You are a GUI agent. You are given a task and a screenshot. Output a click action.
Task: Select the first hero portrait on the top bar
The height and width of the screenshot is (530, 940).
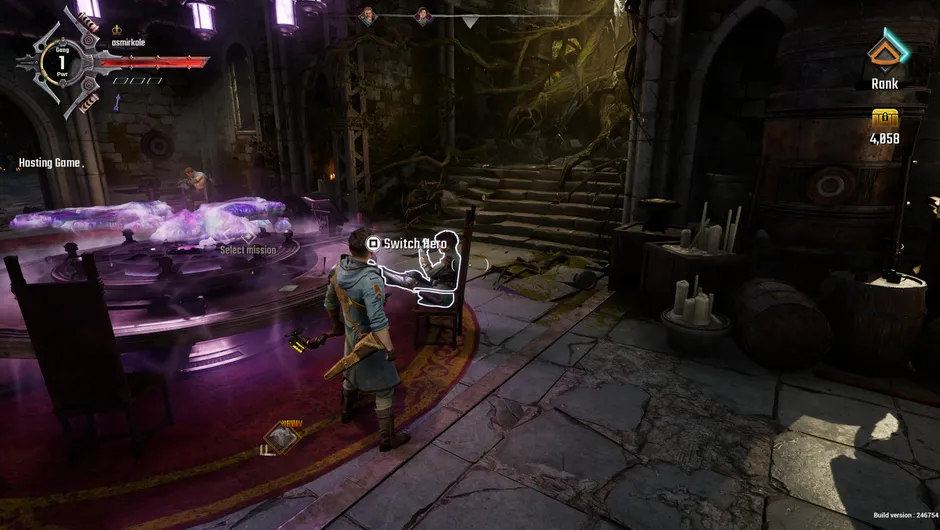pos(368,16)
